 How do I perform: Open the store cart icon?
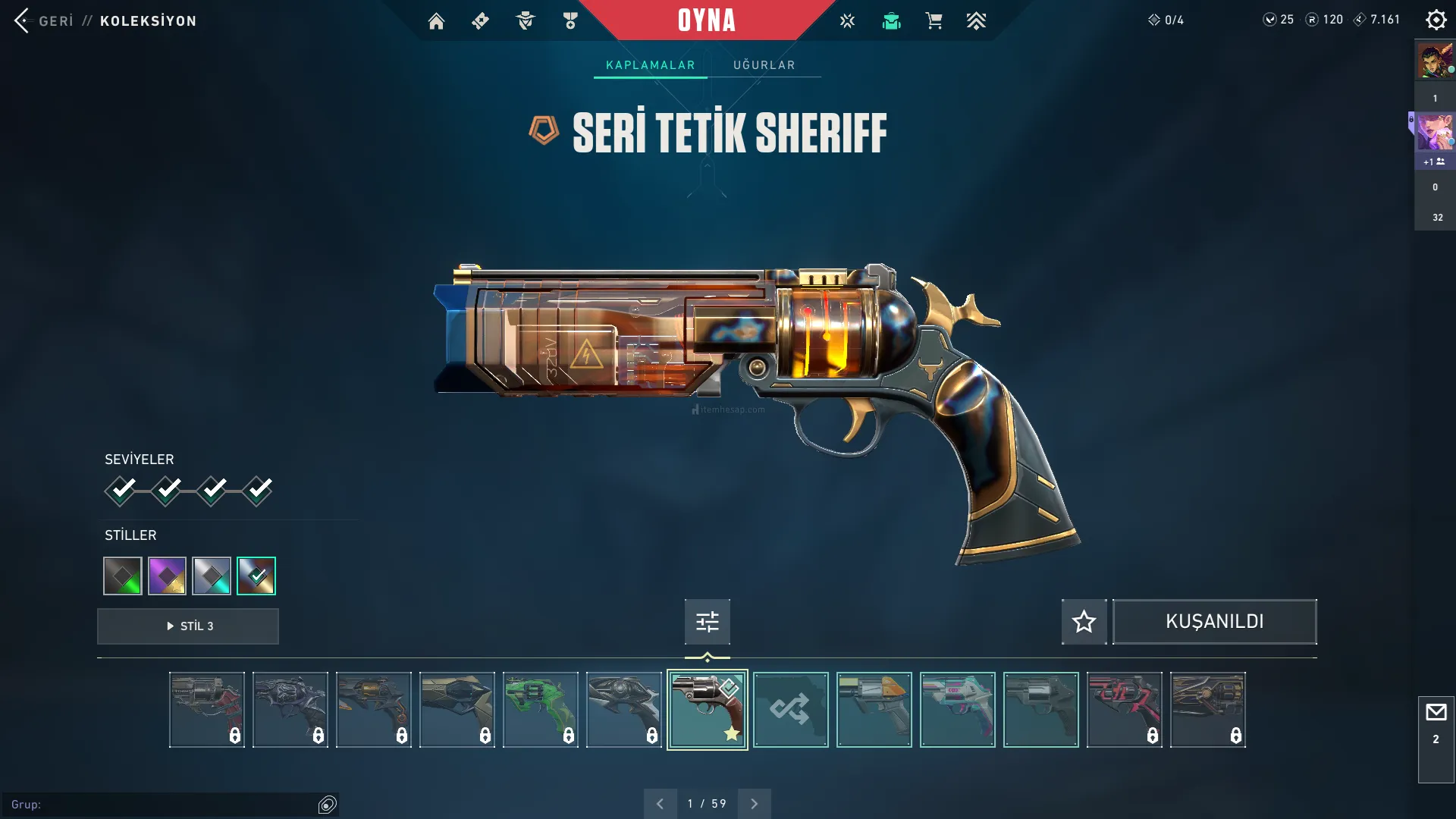(x=934, y=21)
